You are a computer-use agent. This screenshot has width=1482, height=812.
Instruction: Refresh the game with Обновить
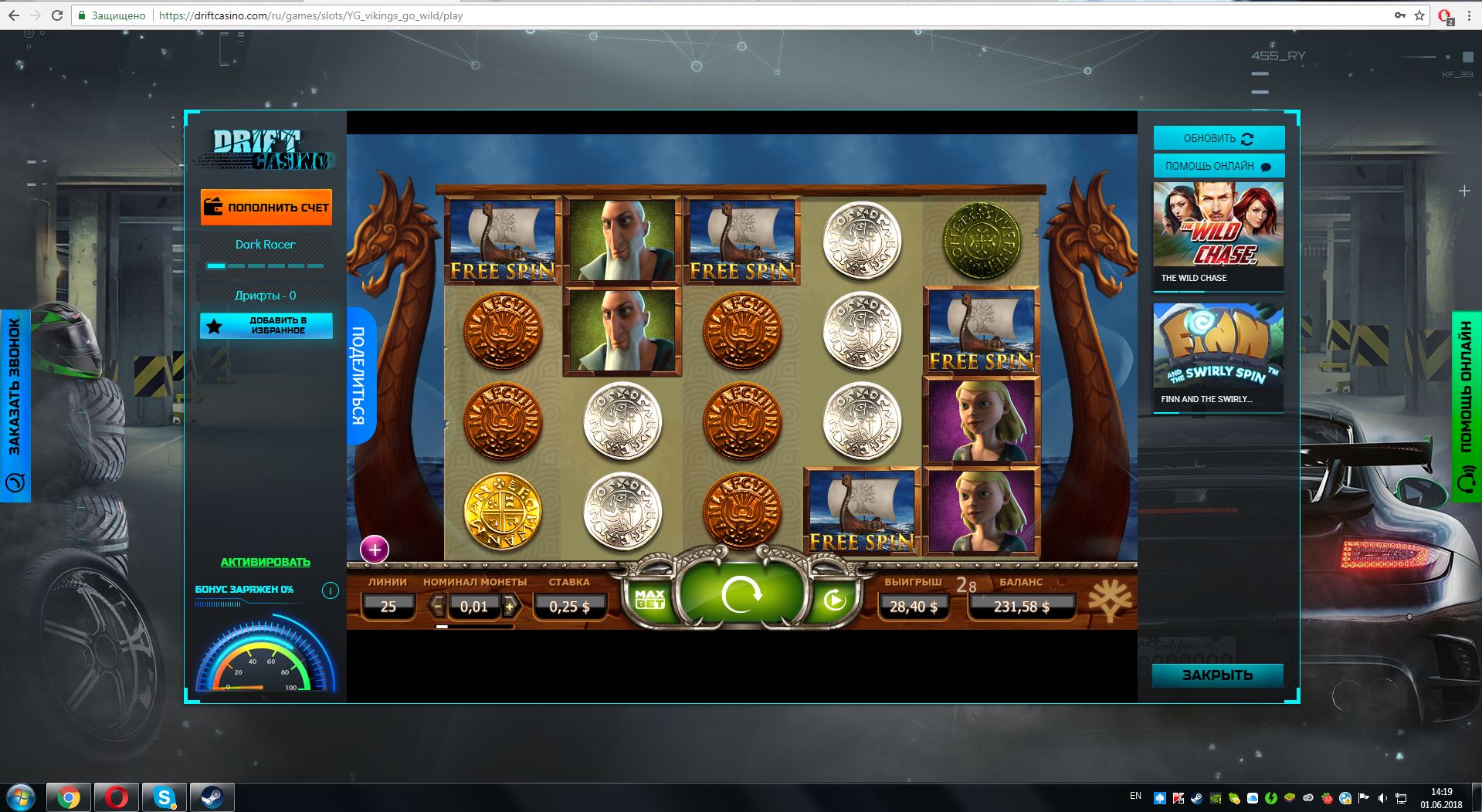[1219, 138]
